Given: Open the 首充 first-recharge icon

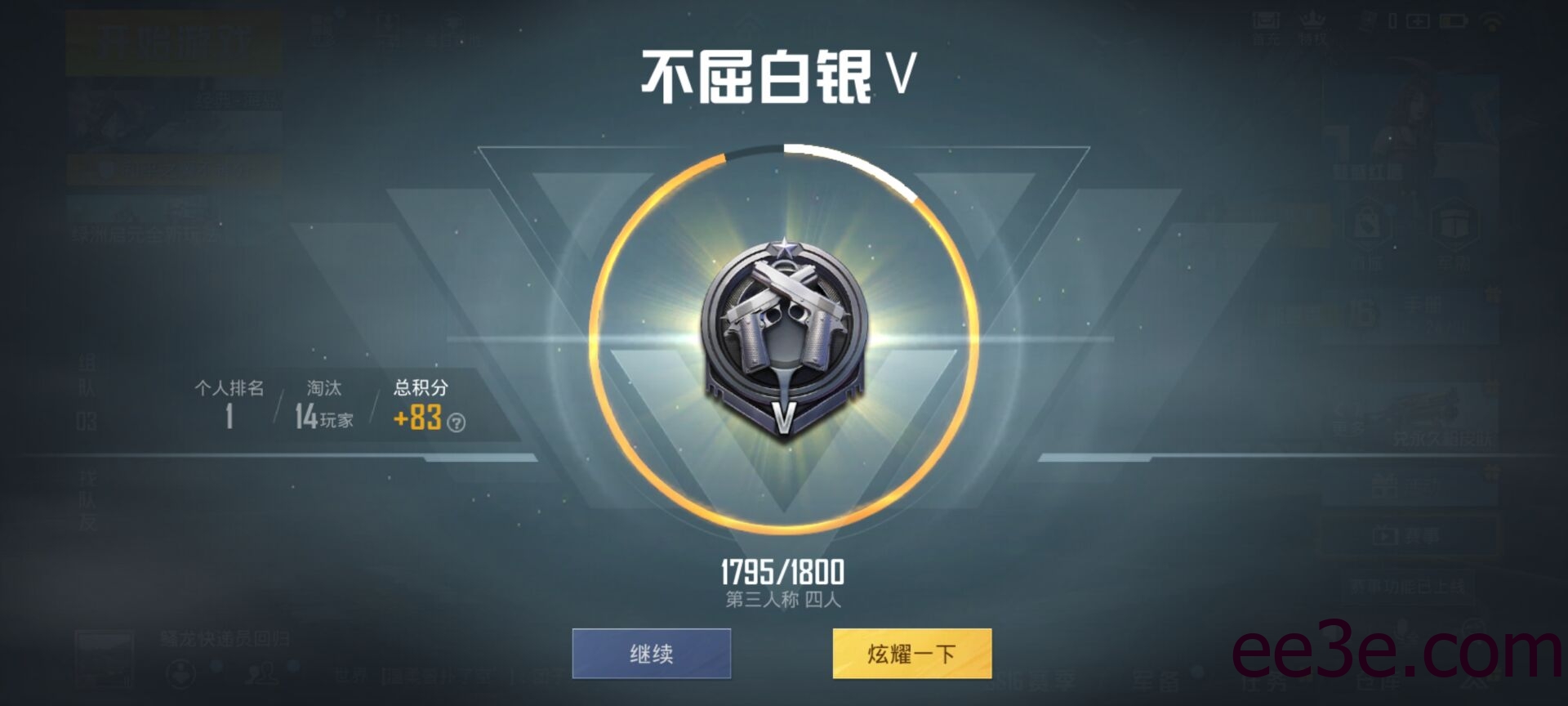Looking at the screenshot, I should 1265,22.
